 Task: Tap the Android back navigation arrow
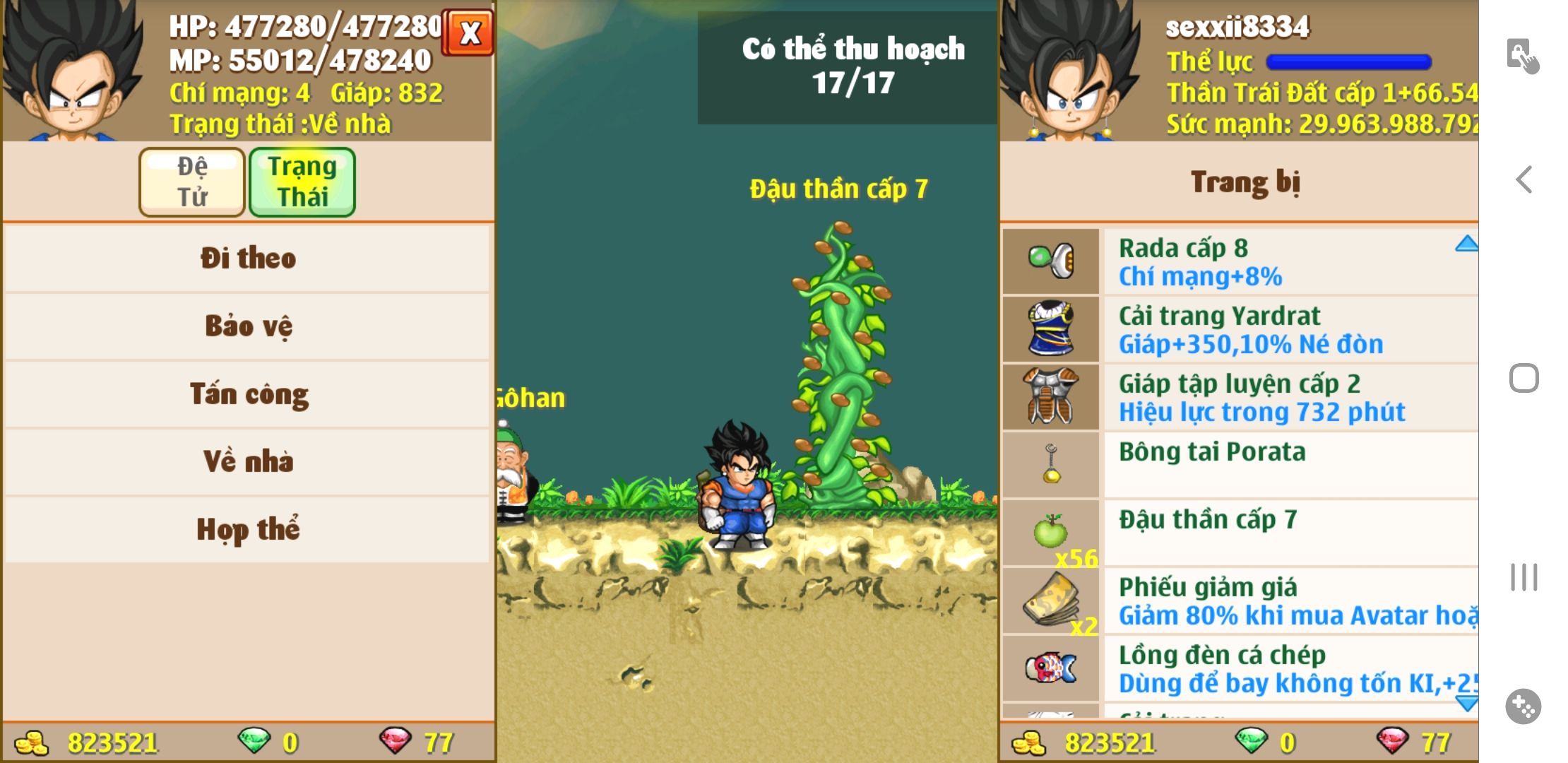click(1524, 179)
